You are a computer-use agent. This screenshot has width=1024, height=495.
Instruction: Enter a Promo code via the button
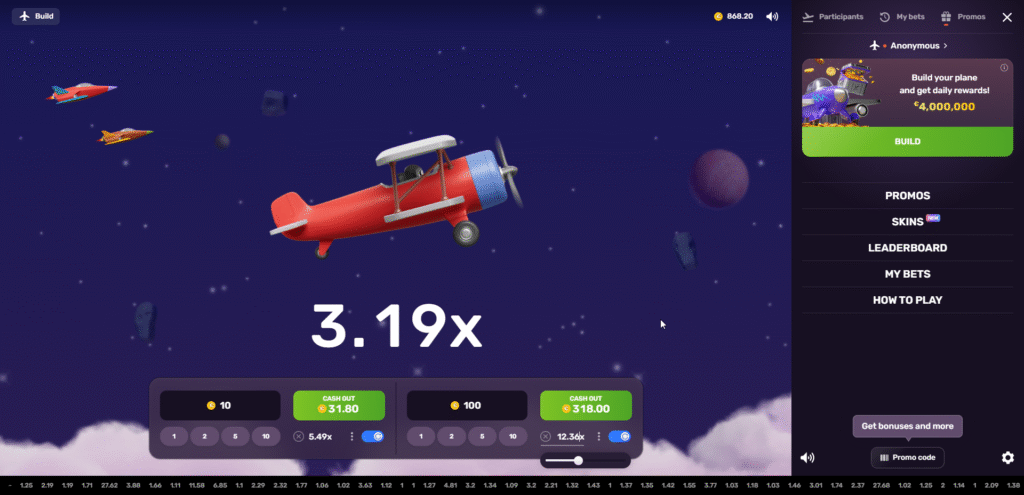click(x=907, y=457)
